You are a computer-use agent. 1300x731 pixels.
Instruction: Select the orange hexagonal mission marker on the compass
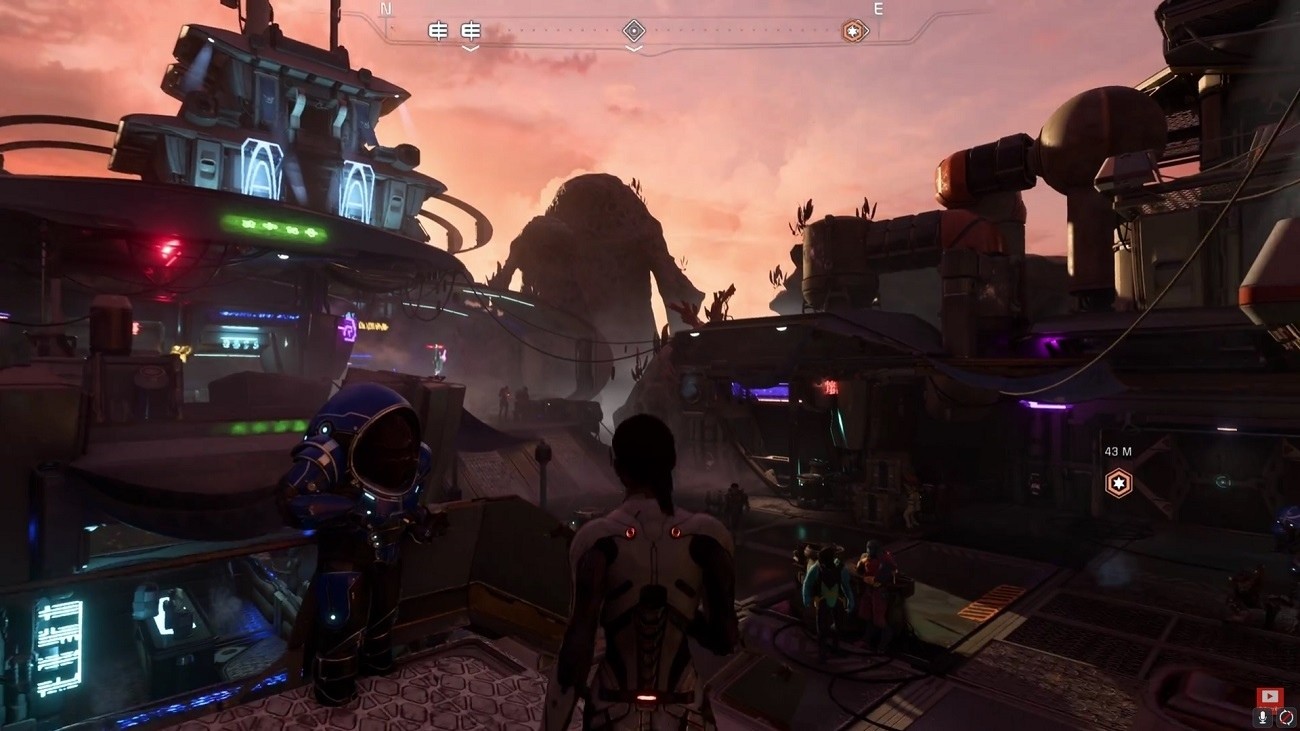pyautogui.click(x=852, y=30)
